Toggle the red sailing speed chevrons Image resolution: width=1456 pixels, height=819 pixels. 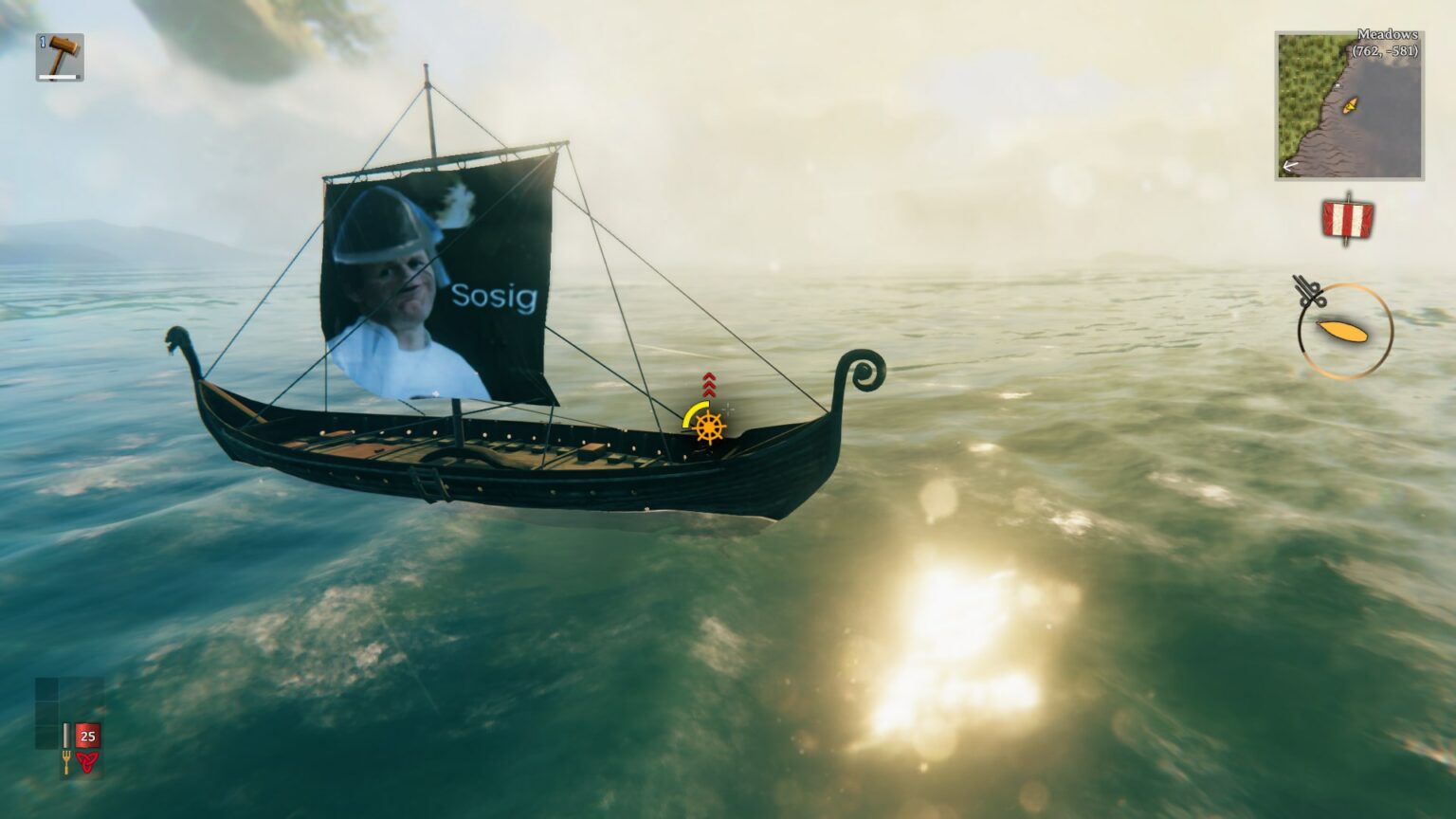(709, 384)
